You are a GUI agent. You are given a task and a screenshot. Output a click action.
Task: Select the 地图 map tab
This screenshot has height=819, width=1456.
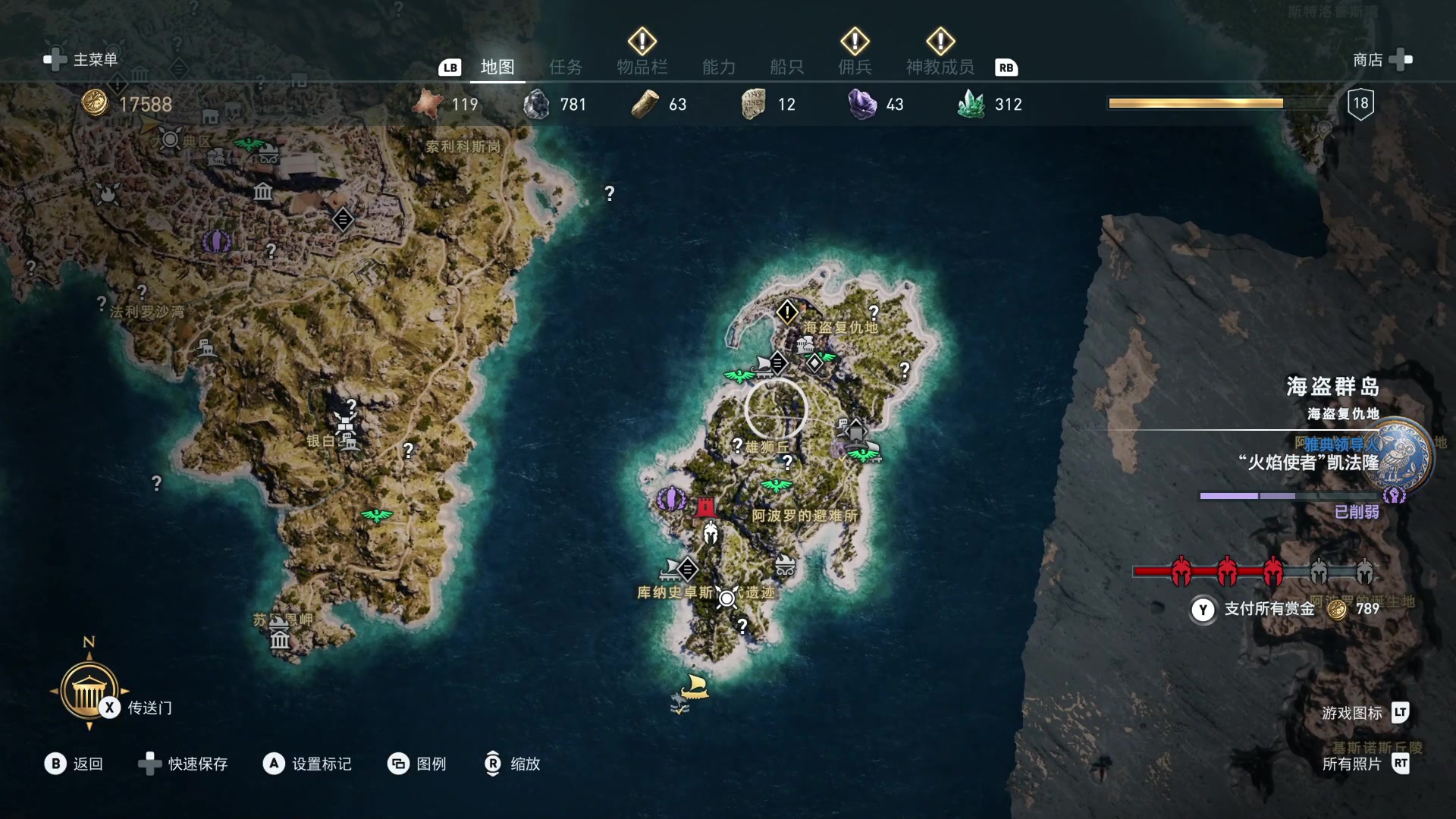pos(497,67)
